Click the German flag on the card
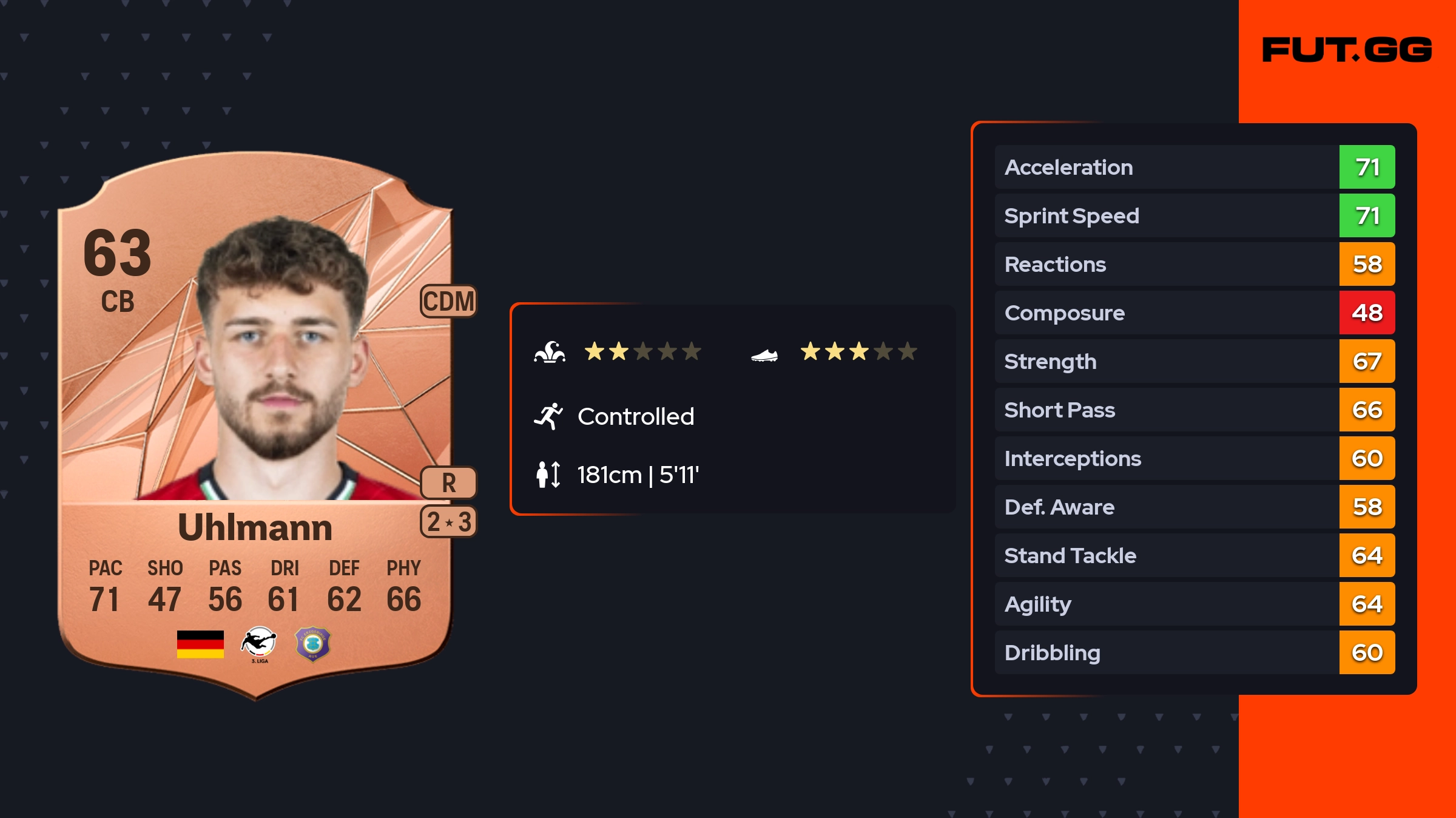This screenshot has width=1456, height=818. (x=200, y=644)
